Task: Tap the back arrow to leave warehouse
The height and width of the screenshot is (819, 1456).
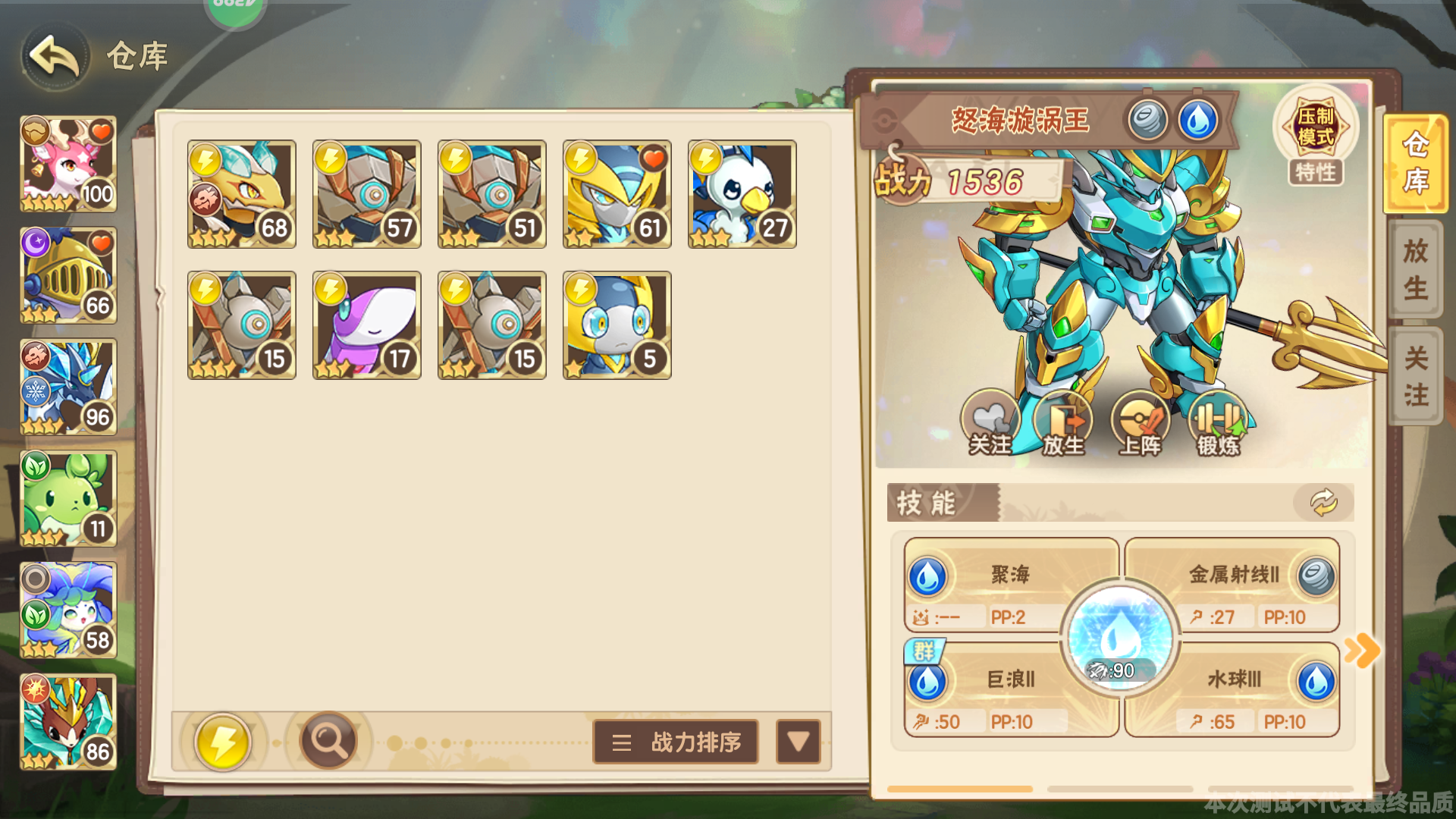Action: pyautogui.click(x=53, y=55)
